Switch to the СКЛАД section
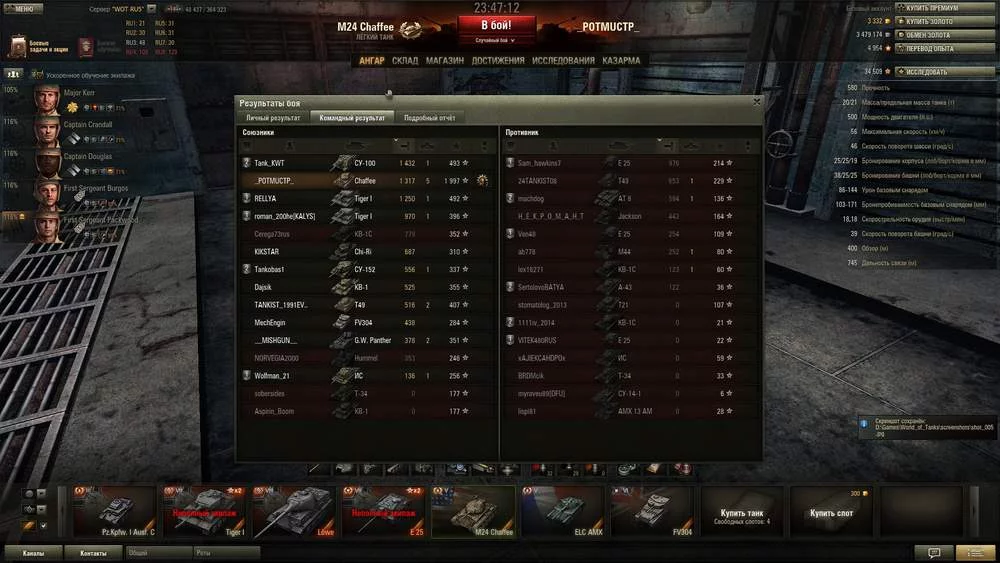 pos(405,60)
